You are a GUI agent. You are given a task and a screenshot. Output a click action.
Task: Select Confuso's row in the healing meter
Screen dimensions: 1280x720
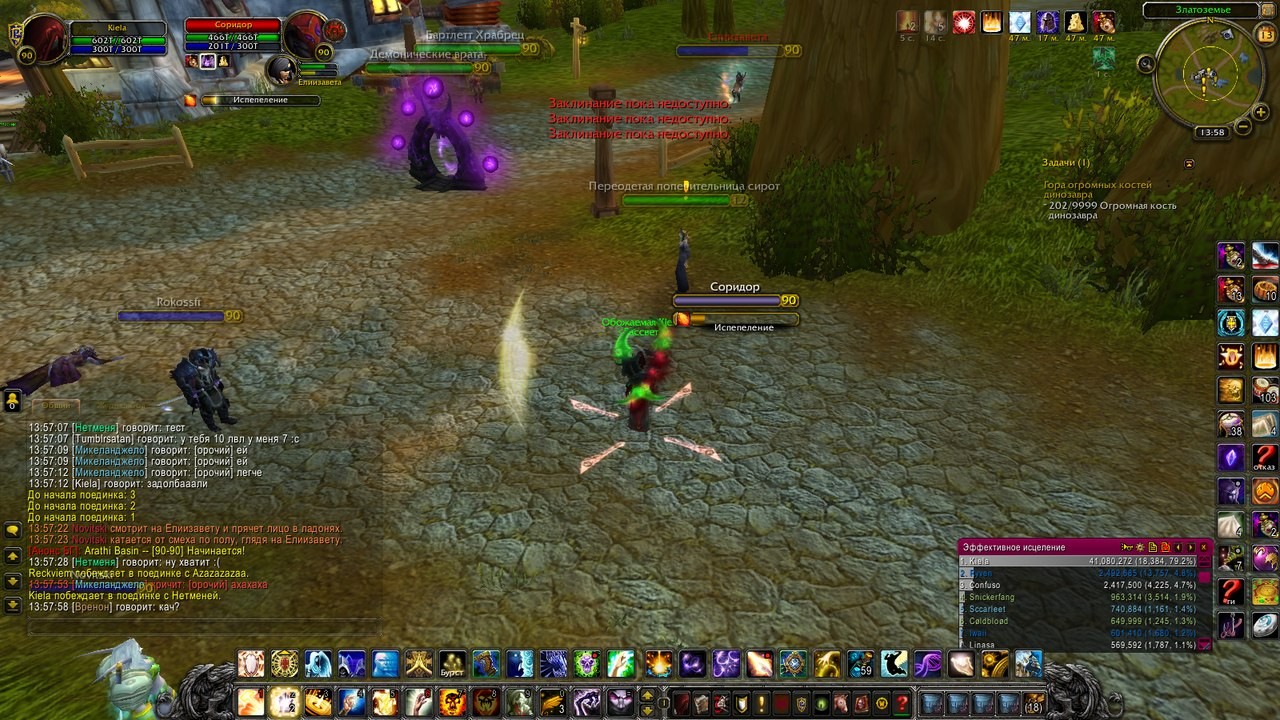click(x=1078, y=585)
